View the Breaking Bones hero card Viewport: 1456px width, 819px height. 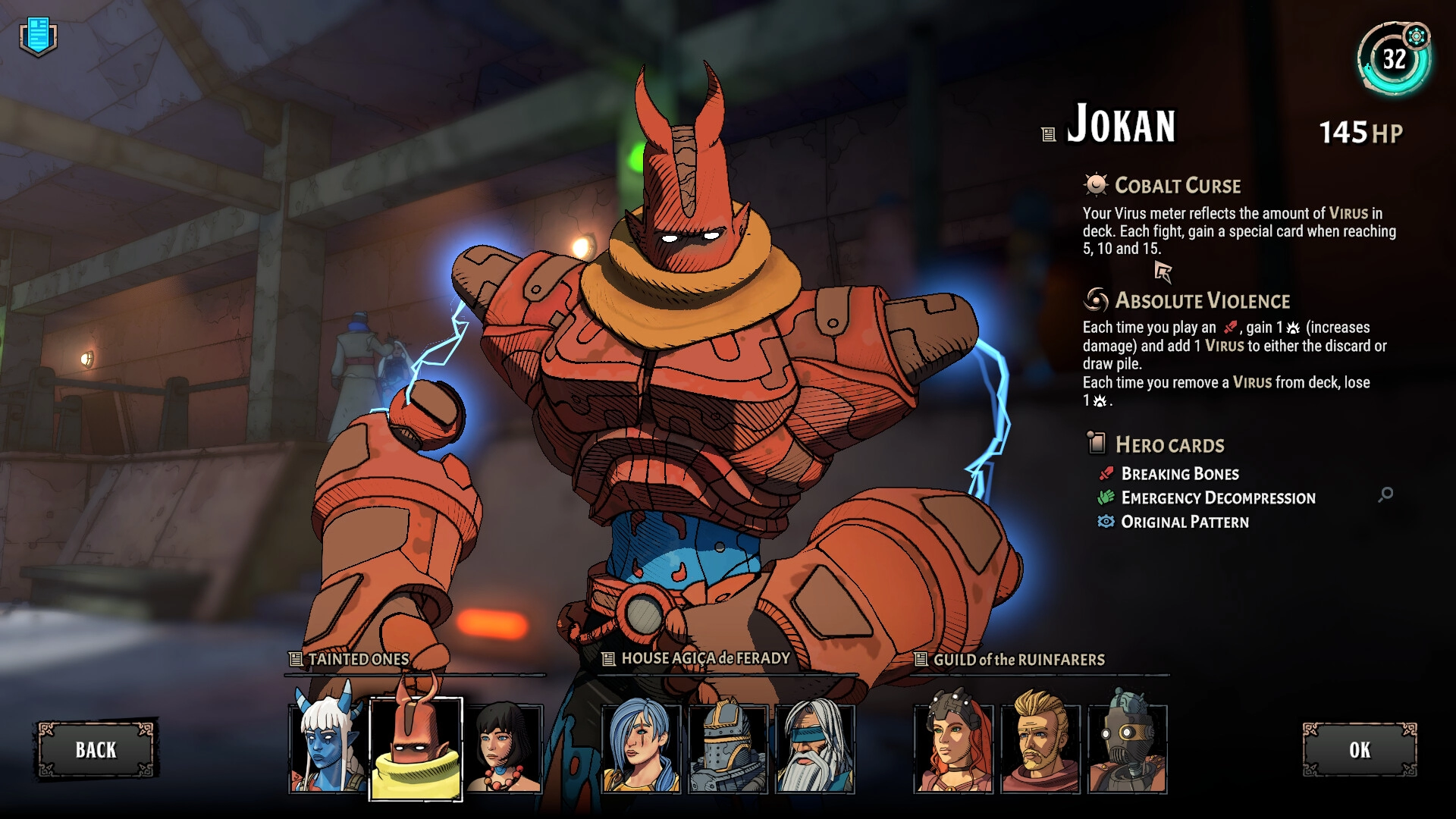pyautogui.click(x=1179, y=474)
